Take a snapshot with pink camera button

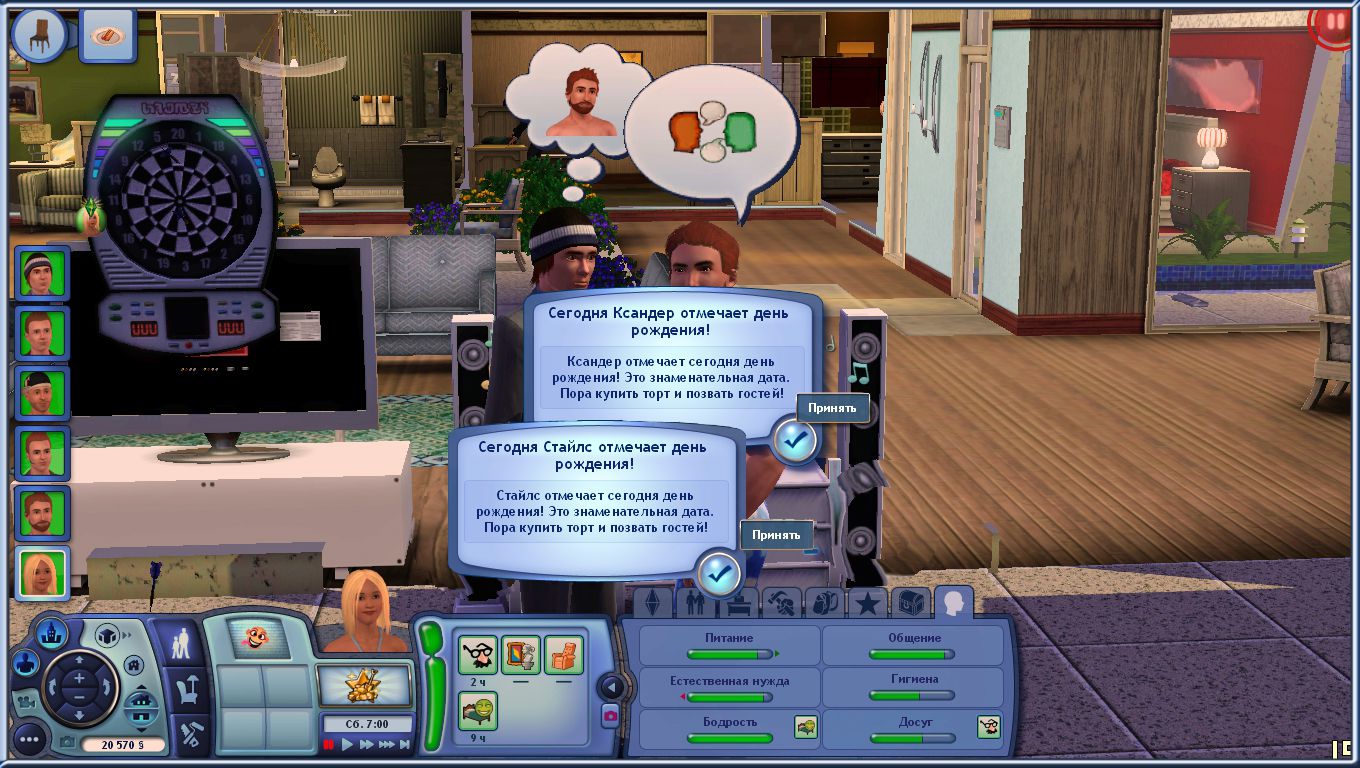609,715
